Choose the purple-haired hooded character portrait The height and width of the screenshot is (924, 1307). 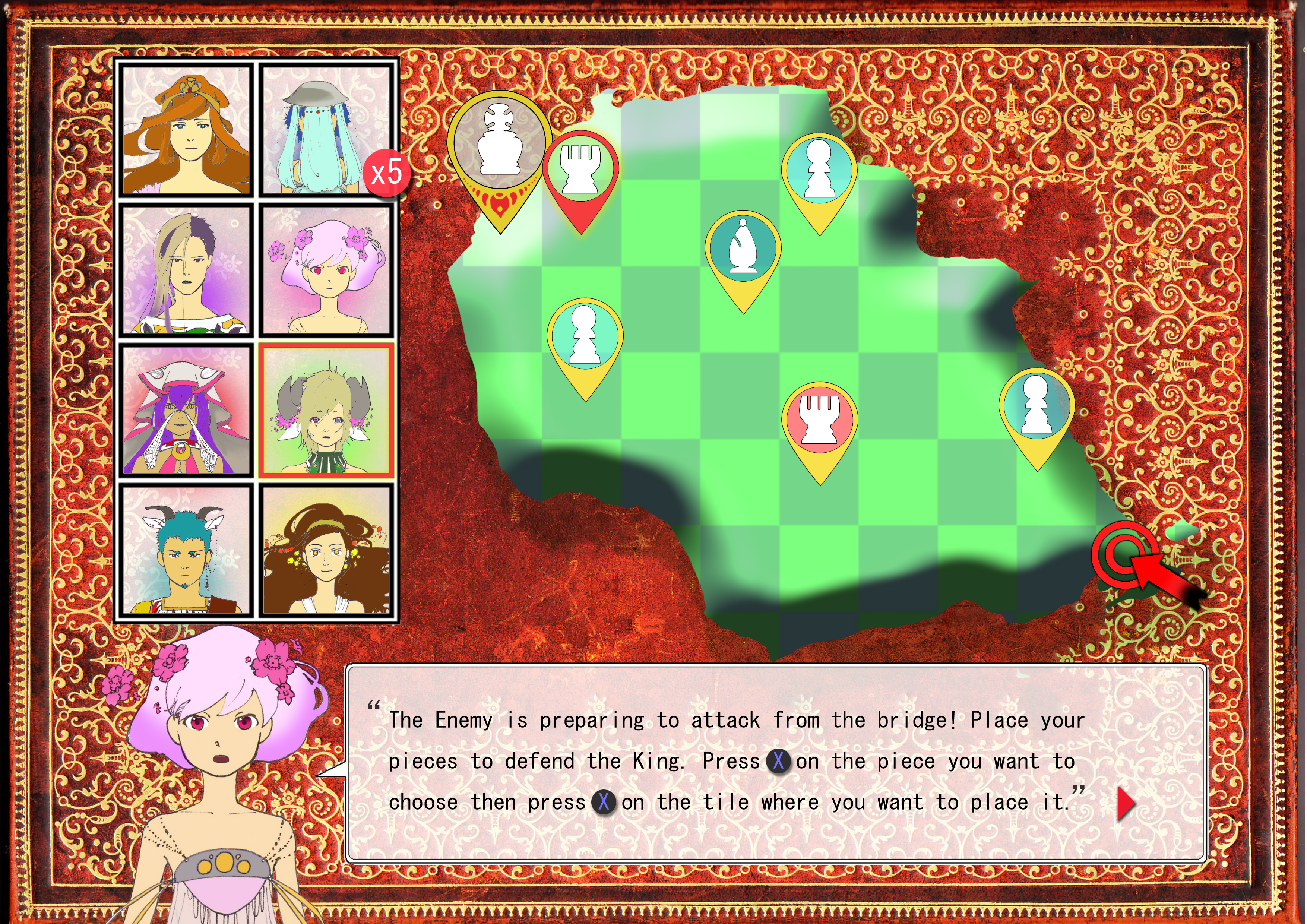click(187, 410)
